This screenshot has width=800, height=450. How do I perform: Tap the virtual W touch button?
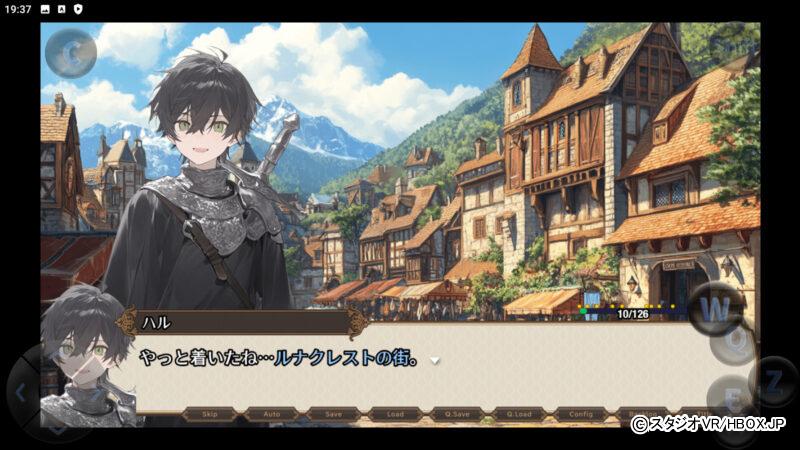tap(715, 307)
